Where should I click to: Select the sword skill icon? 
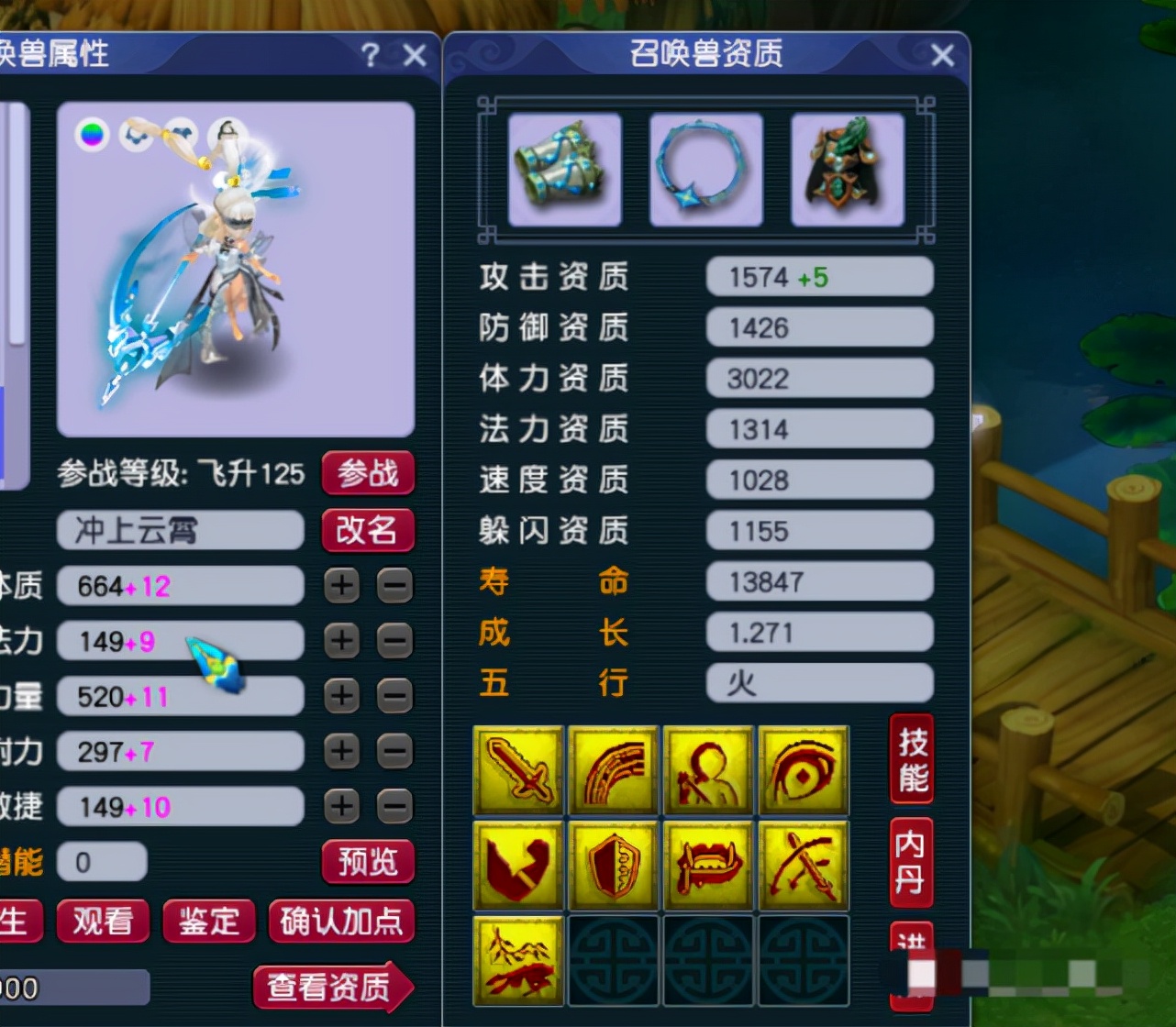[x=518, y=770]
